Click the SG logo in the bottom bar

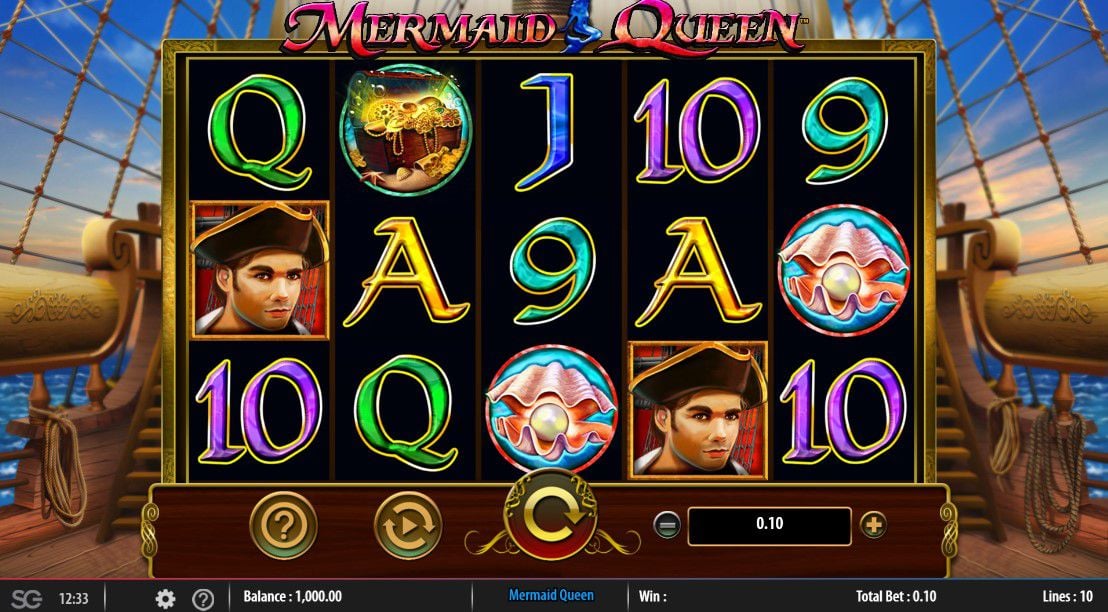click(27, 598)
